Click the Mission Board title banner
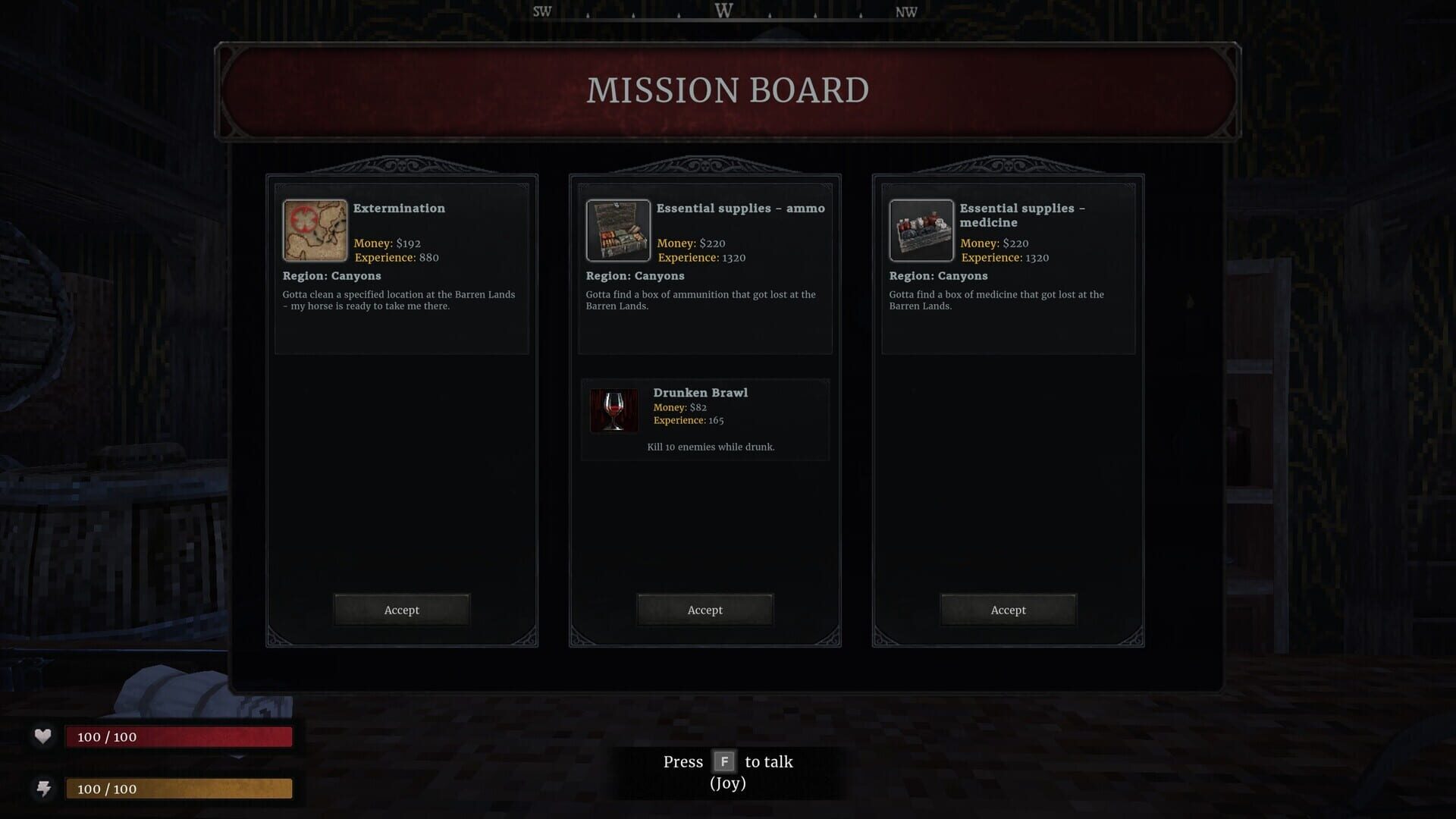Image resolution: width=1456 pixels, height=819 pixels. pyautogui.click(x=726, y=90)
